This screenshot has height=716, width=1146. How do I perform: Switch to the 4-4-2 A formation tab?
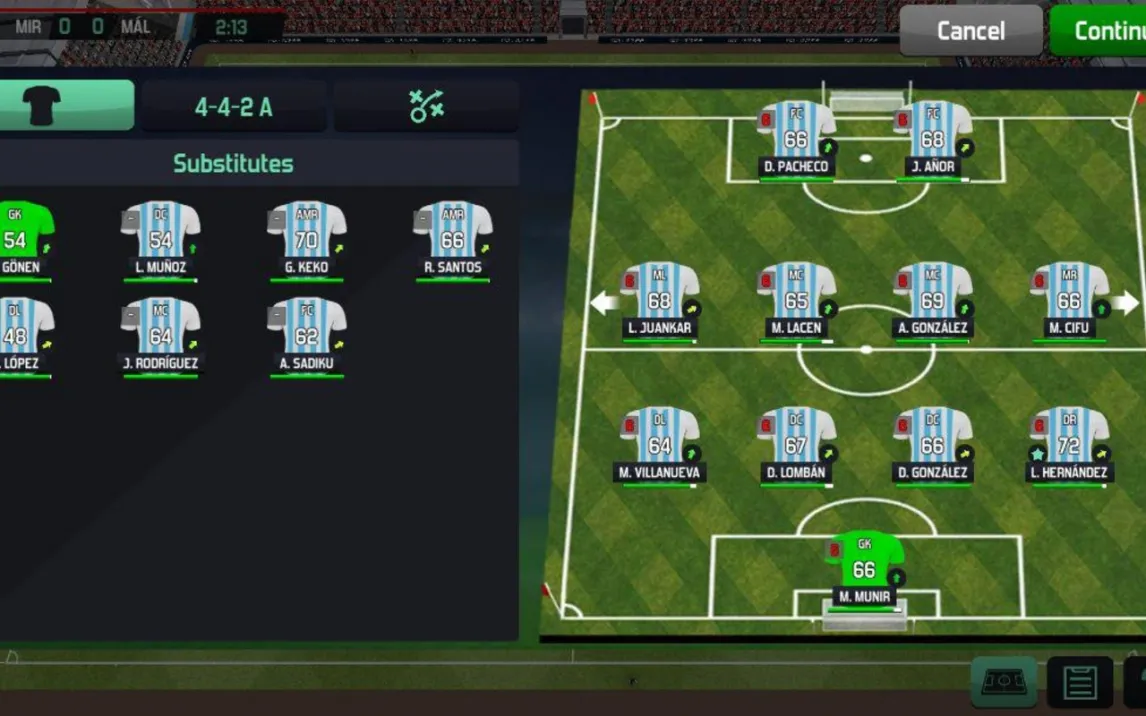[233, 107]
